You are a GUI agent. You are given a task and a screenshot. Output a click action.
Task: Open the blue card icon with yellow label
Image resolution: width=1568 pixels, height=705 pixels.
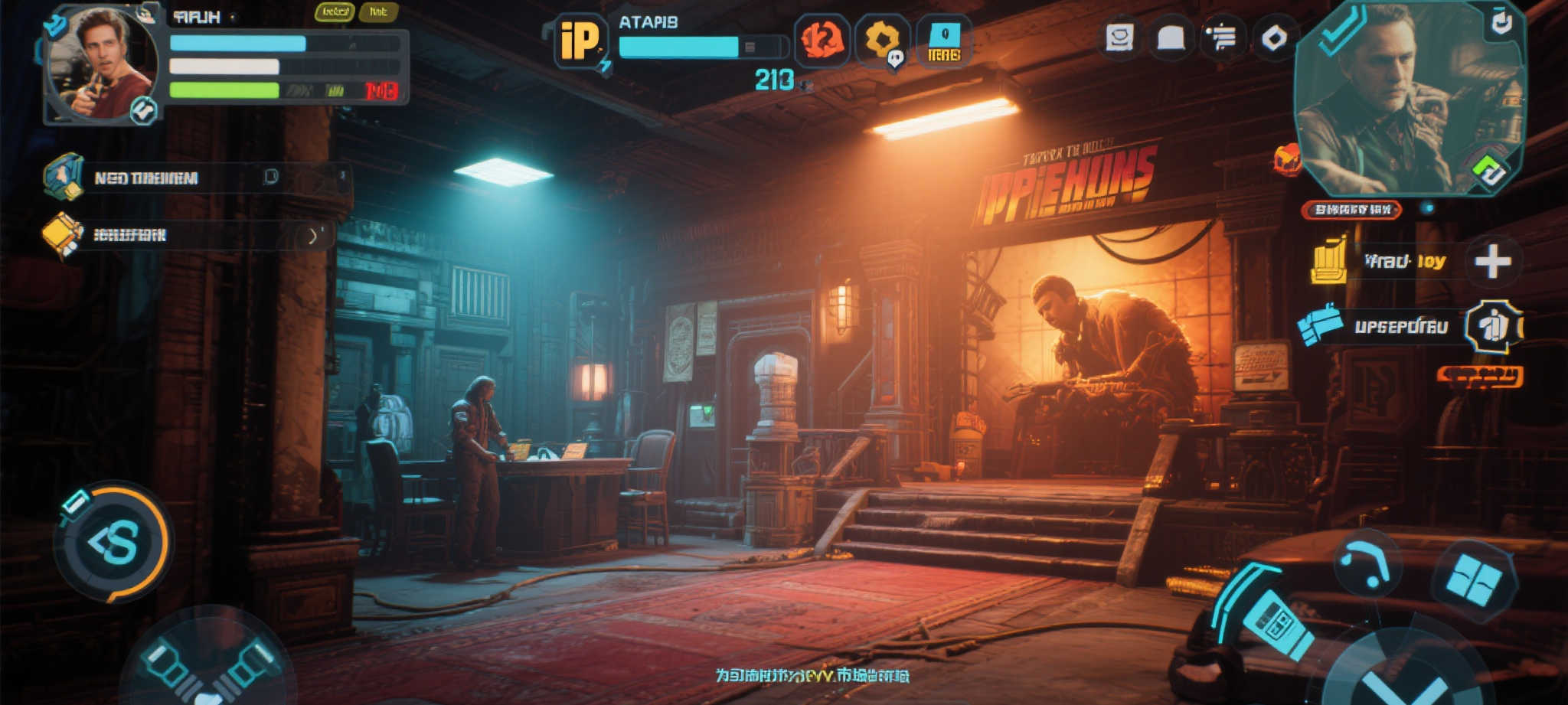pos(944,41)
